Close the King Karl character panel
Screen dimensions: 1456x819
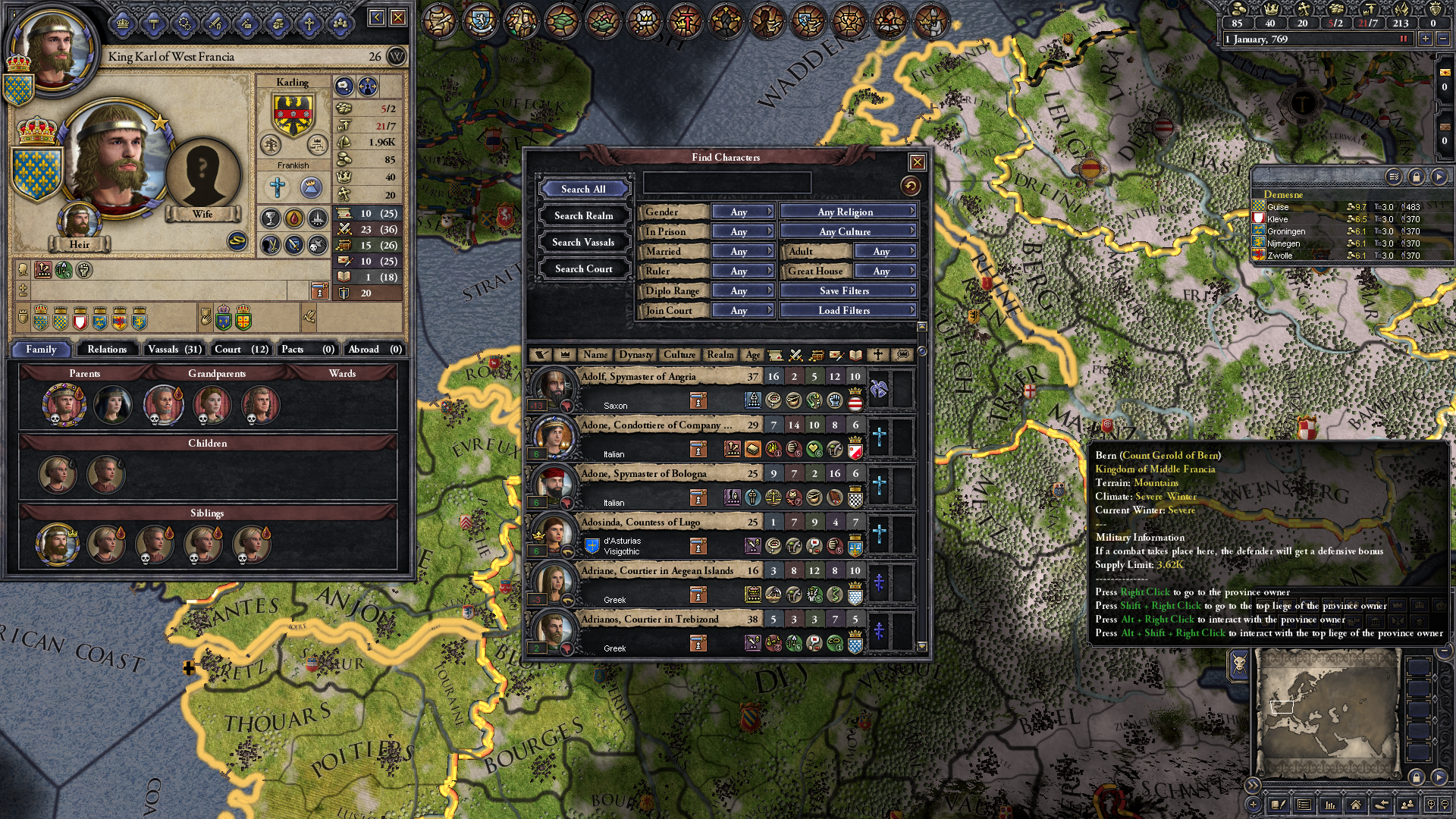tap(398, 17)
